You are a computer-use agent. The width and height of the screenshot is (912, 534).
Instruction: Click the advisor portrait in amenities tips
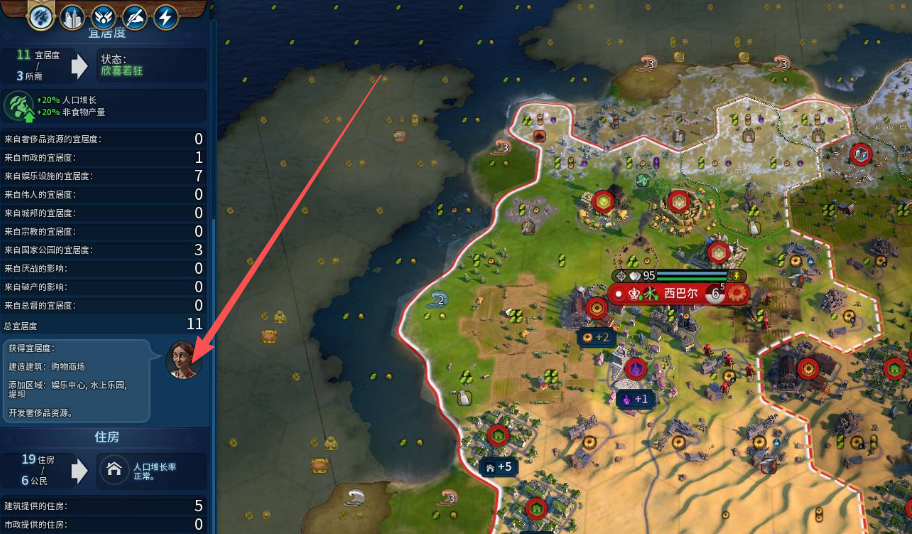pyautogui.click(x=182, y=359)
